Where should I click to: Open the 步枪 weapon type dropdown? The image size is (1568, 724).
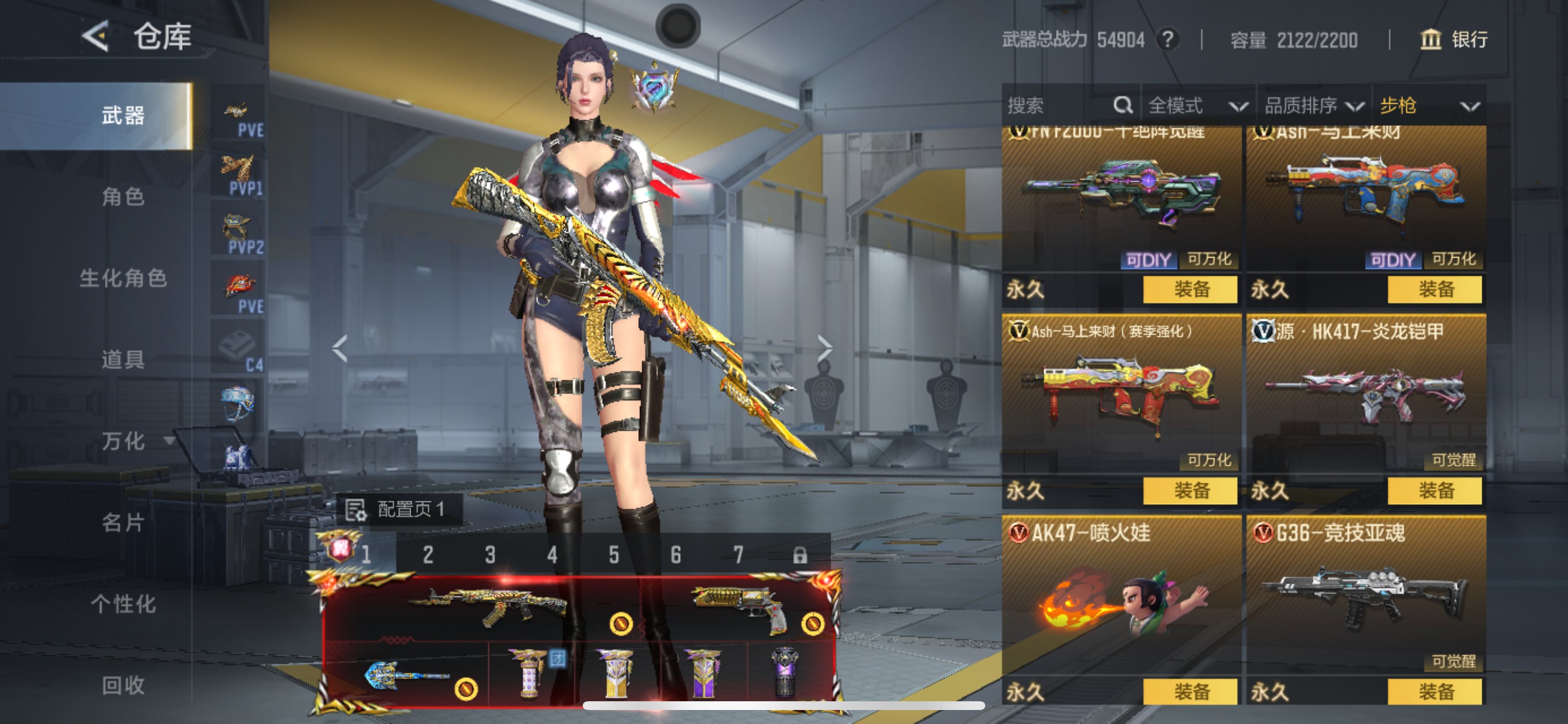click(x=1429, y=106)
